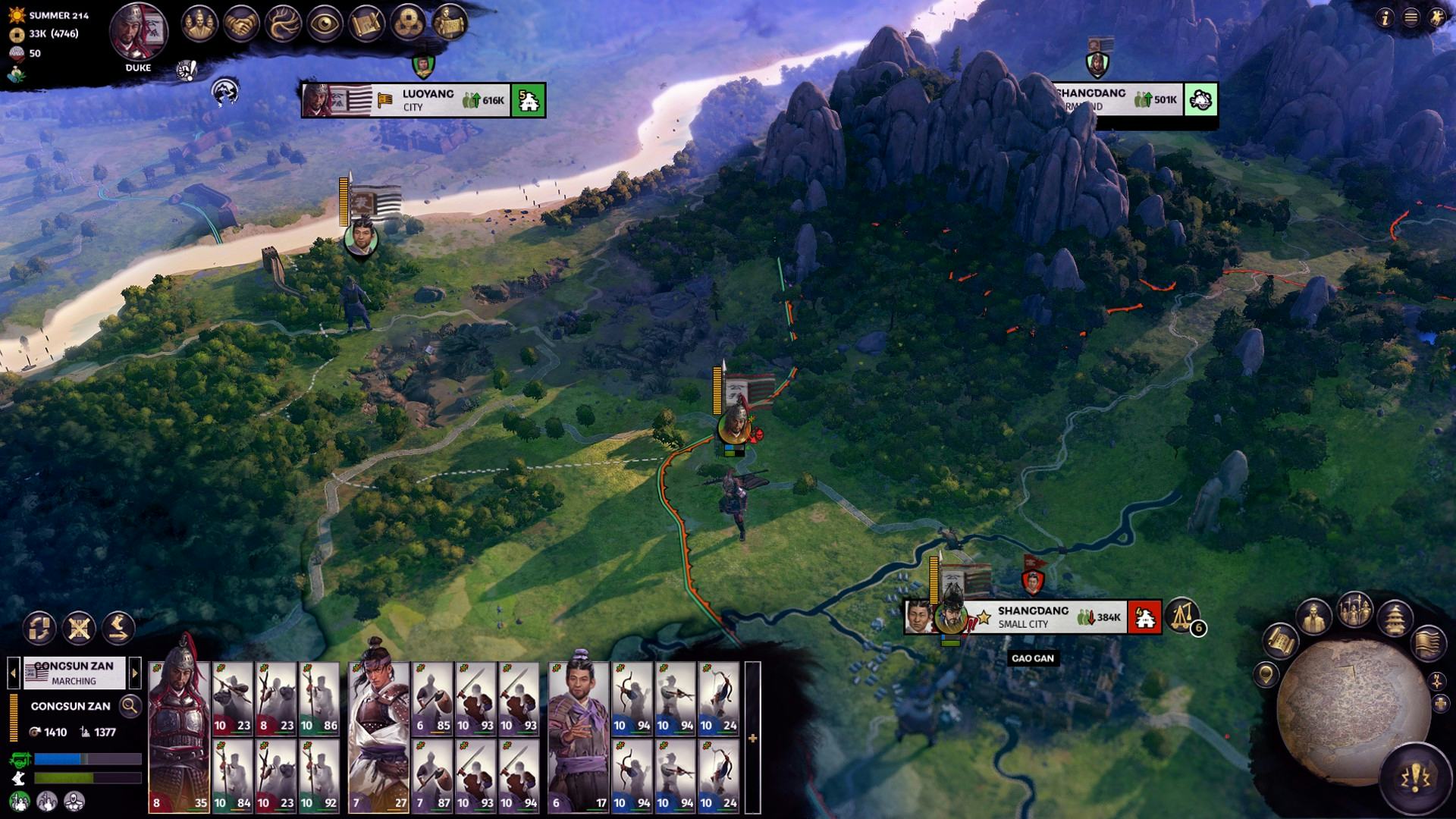Open the map pin location list

point(1265,673)
